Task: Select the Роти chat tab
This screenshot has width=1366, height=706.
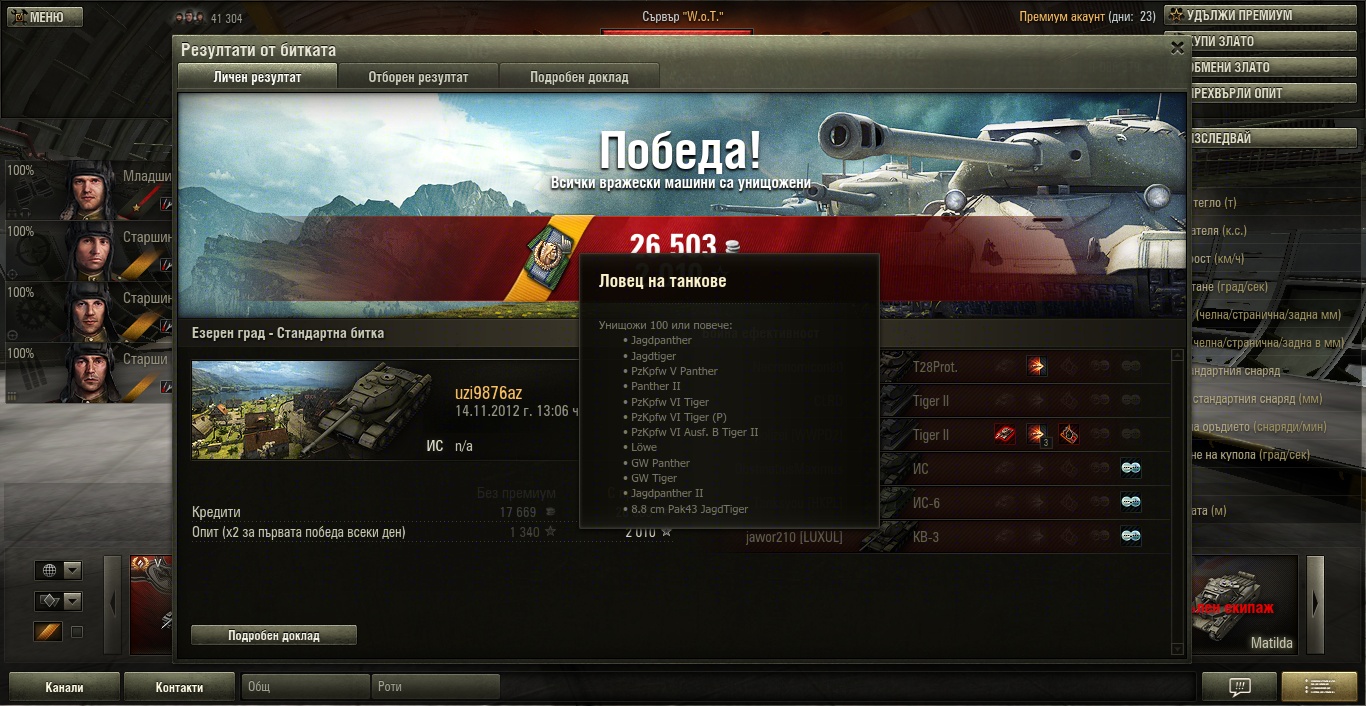Action: click(x=435, y=687)
